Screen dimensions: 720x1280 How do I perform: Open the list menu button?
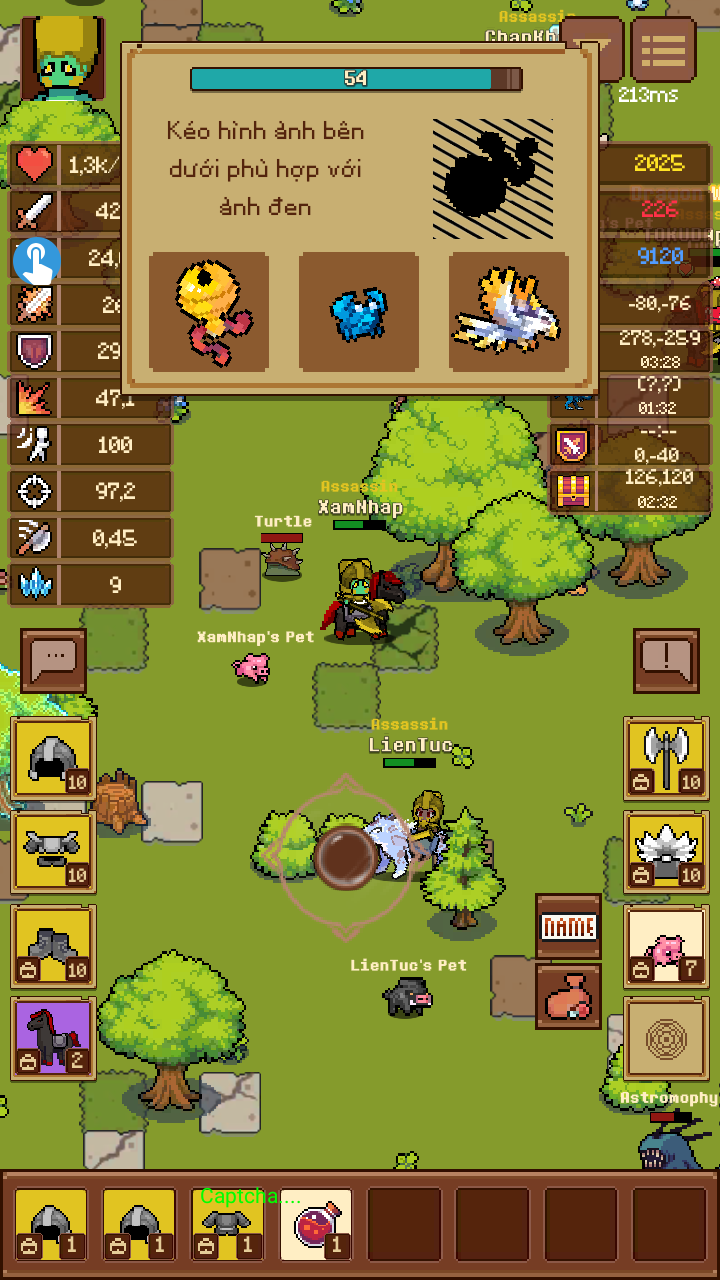(x=664, y=49)
